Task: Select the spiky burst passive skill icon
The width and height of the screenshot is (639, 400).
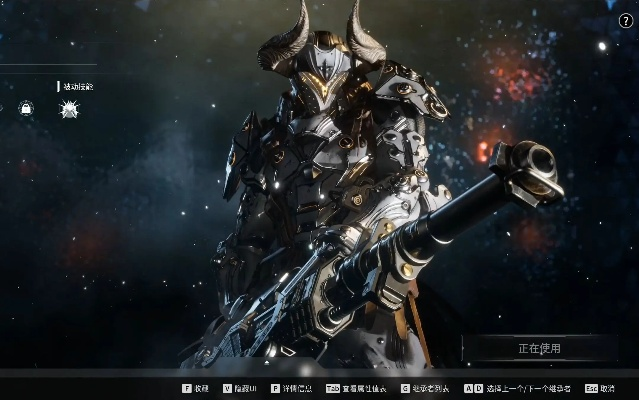Action: click(x=70, y=109)
